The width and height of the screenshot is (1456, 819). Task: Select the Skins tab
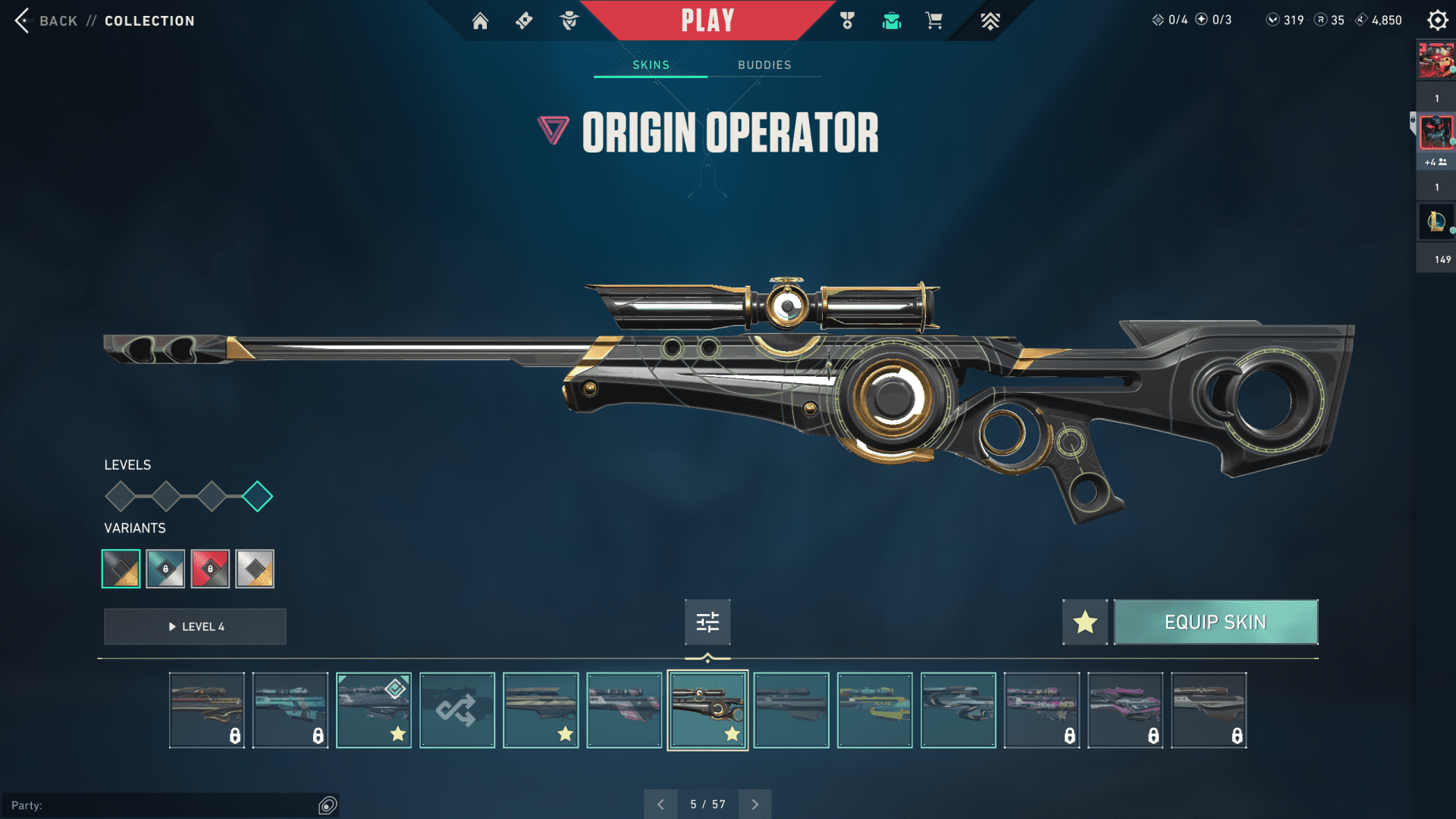coord(651,65)
